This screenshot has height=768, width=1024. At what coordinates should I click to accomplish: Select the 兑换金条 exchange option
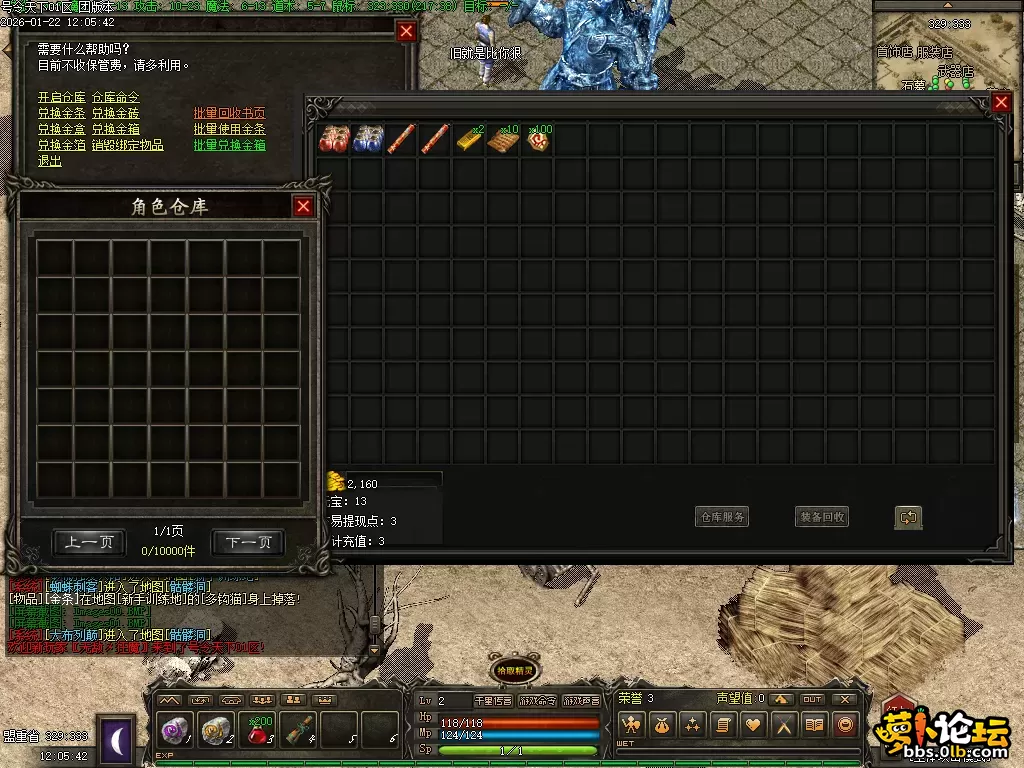[61, 113]
